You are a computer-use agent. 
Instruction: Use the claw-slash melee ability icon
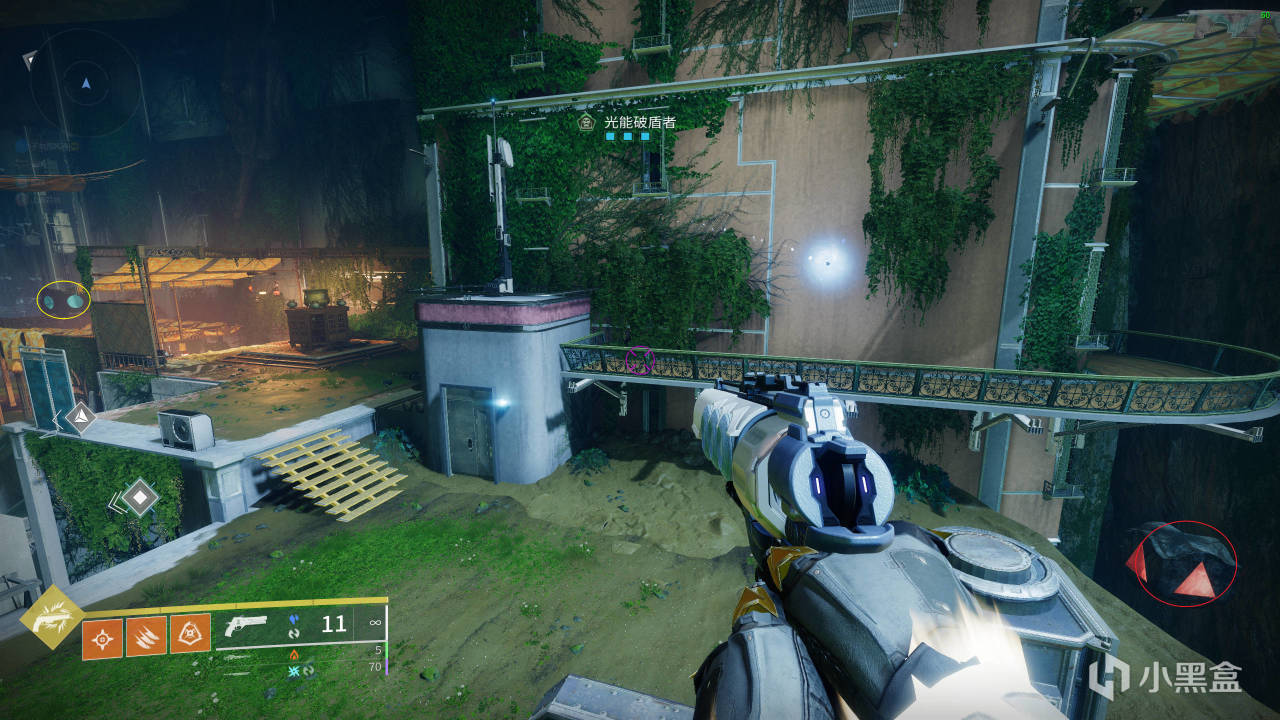(x=146, y=636)
